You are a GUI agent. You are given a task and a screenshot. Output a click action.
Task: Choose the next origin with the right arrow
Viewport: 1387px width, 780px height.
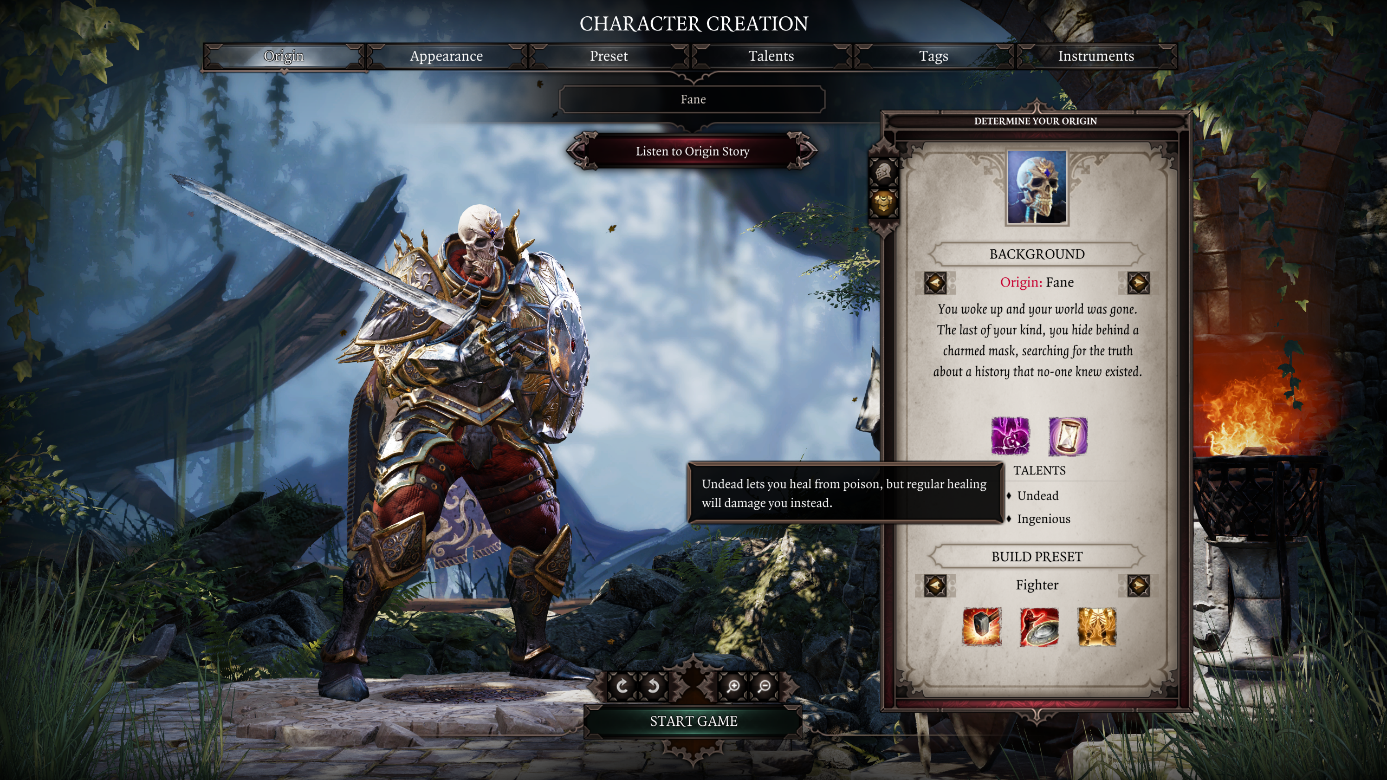pos(1138,283)
